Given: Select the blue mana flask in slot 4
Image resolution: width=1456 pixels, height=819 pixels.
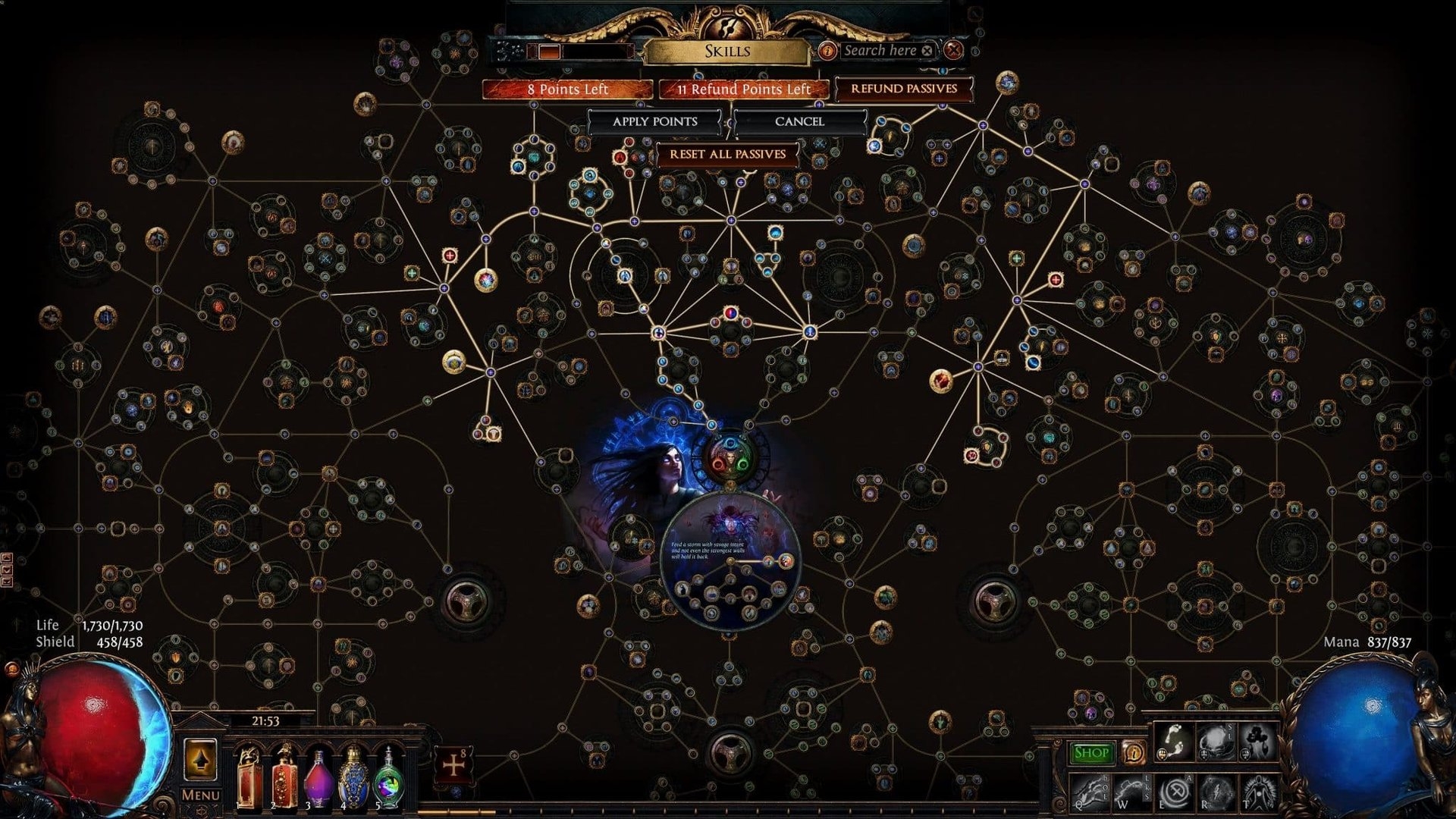Looking at the screenshot, I should tap(353, 777).
